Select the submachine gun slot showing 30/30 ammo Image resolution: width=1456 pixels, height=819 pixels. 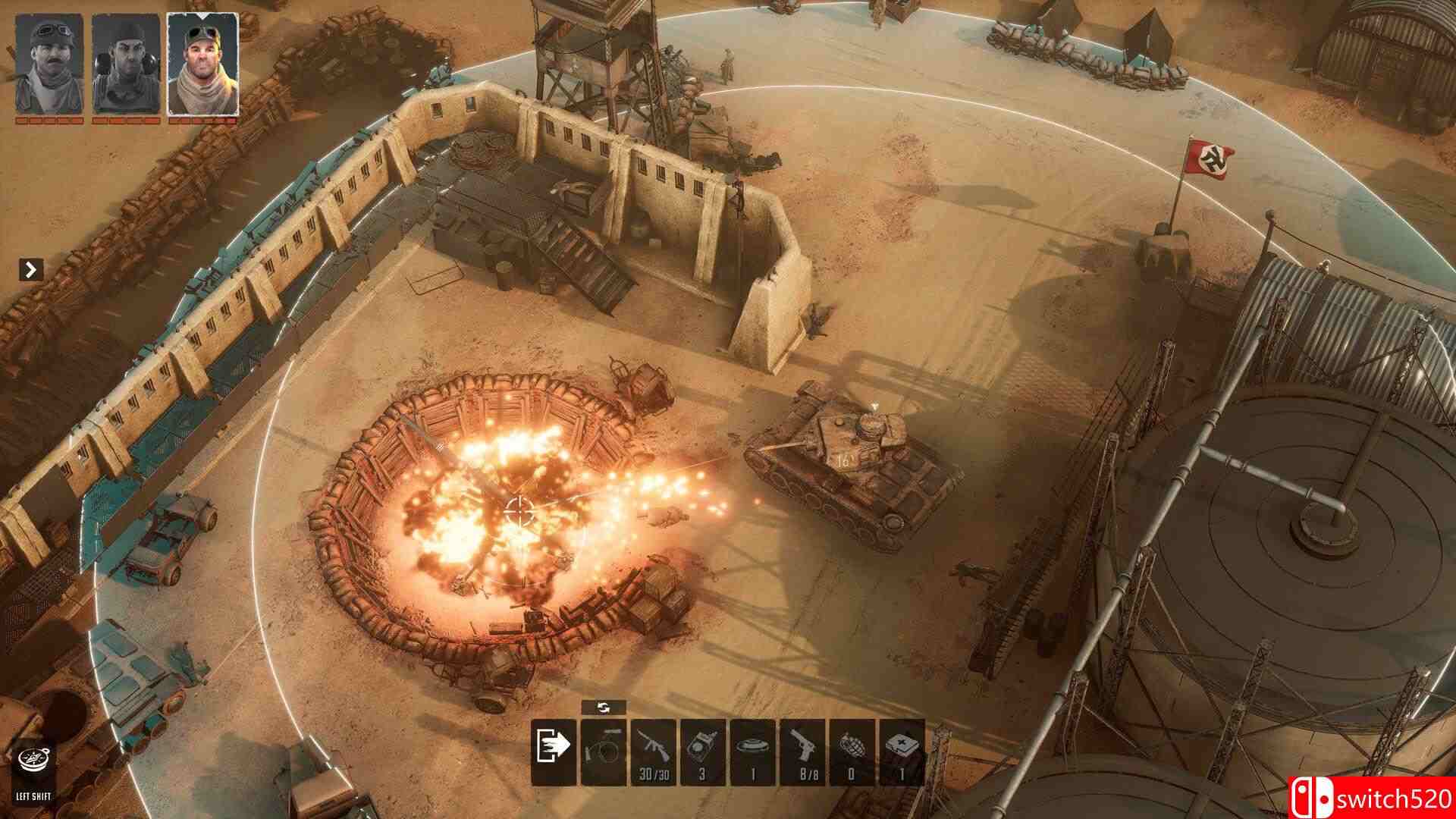[x=654, y=755]
